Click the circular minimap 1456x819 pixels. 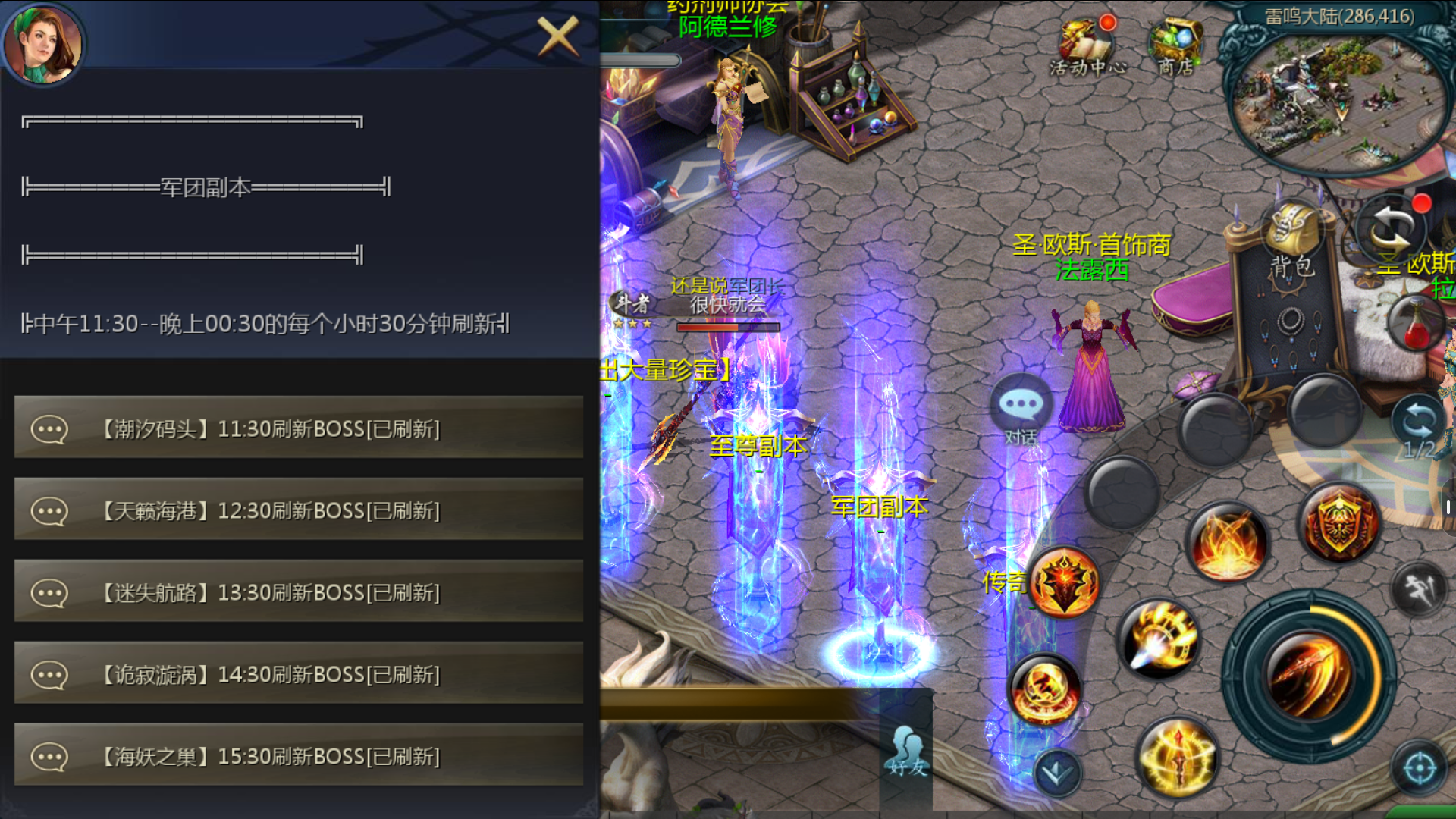click(1337, 99)
